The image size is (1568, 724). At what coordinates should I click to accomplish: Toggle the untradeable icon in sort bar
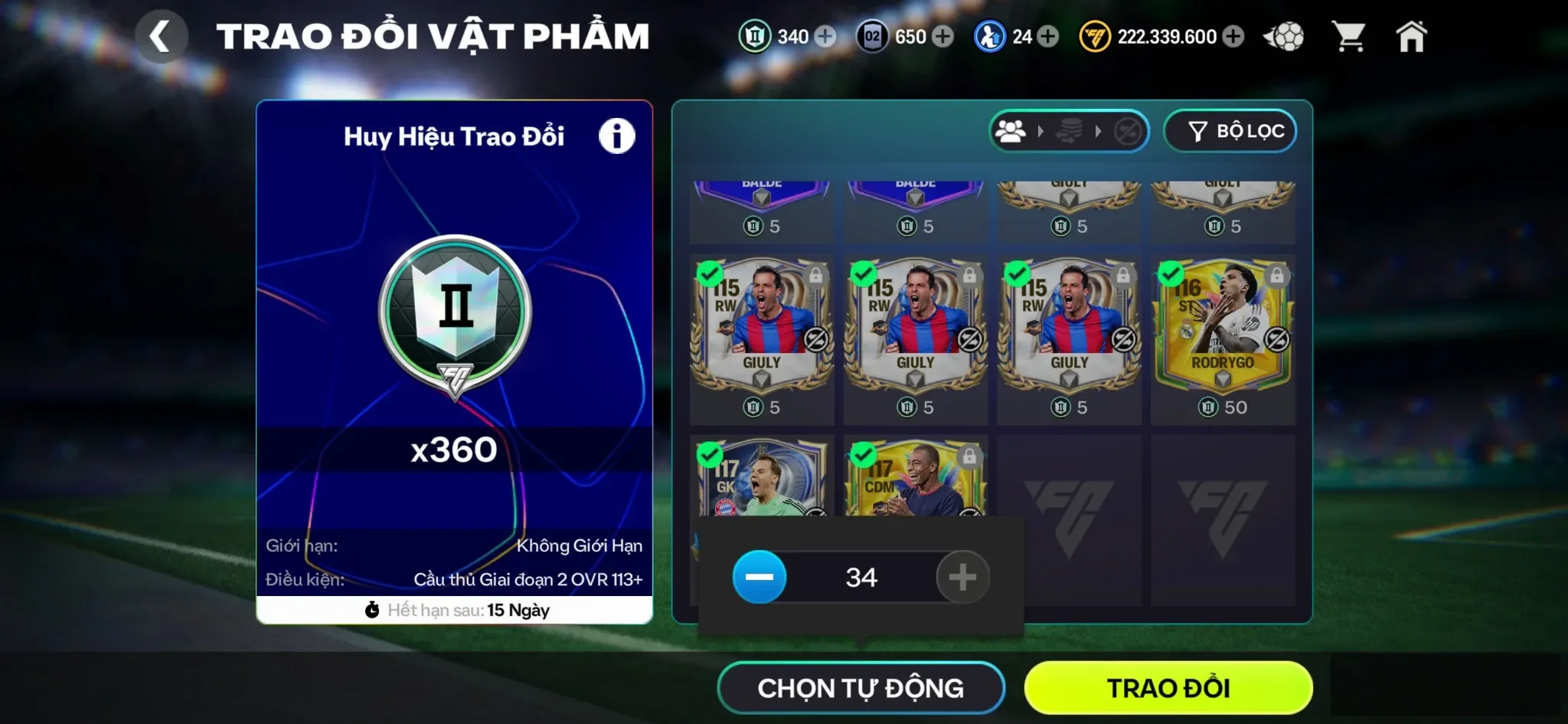1129,132
